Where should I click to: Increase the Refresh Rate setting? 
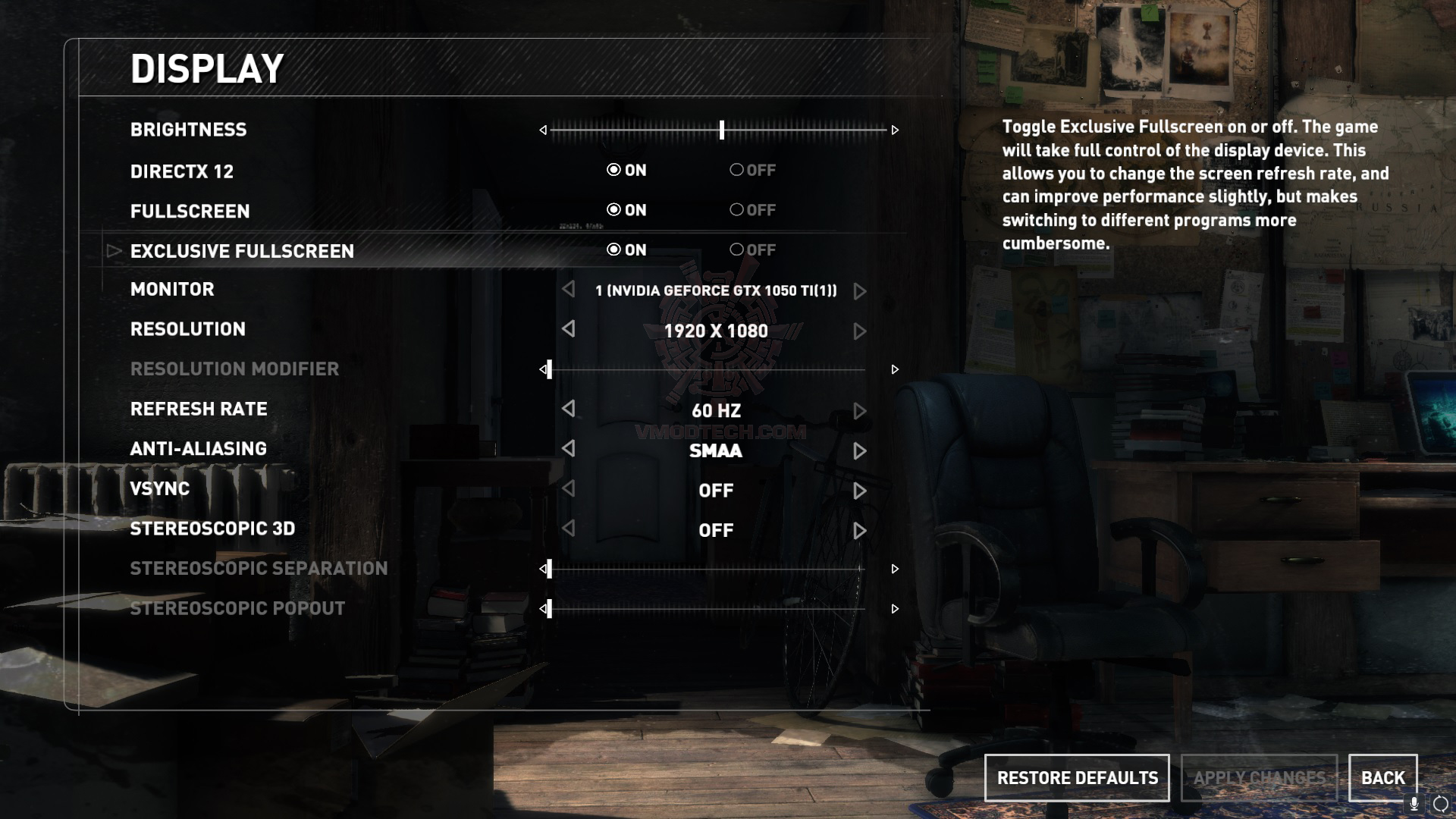859,410
